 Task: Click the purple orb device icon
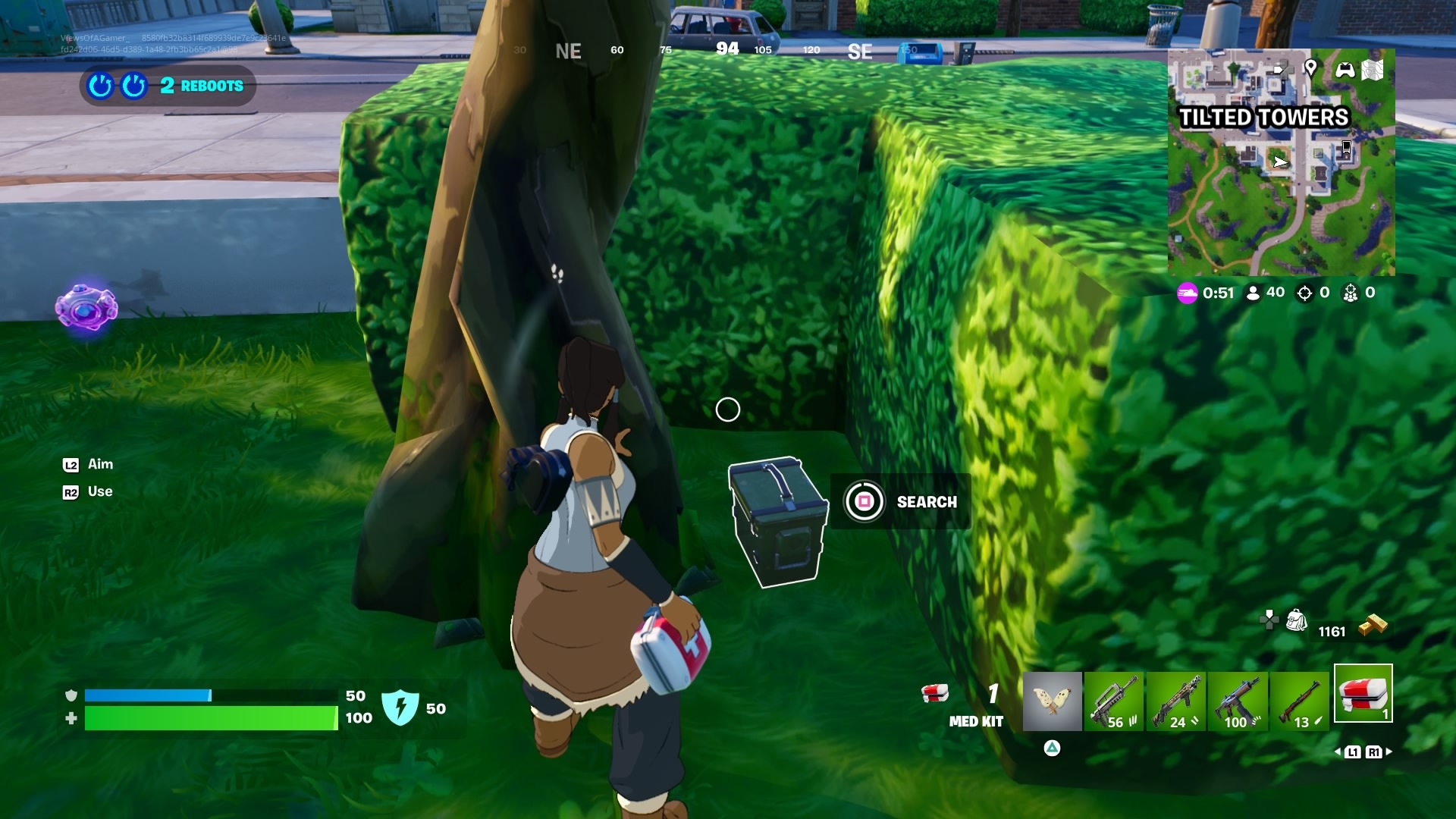tap(86, 307)
